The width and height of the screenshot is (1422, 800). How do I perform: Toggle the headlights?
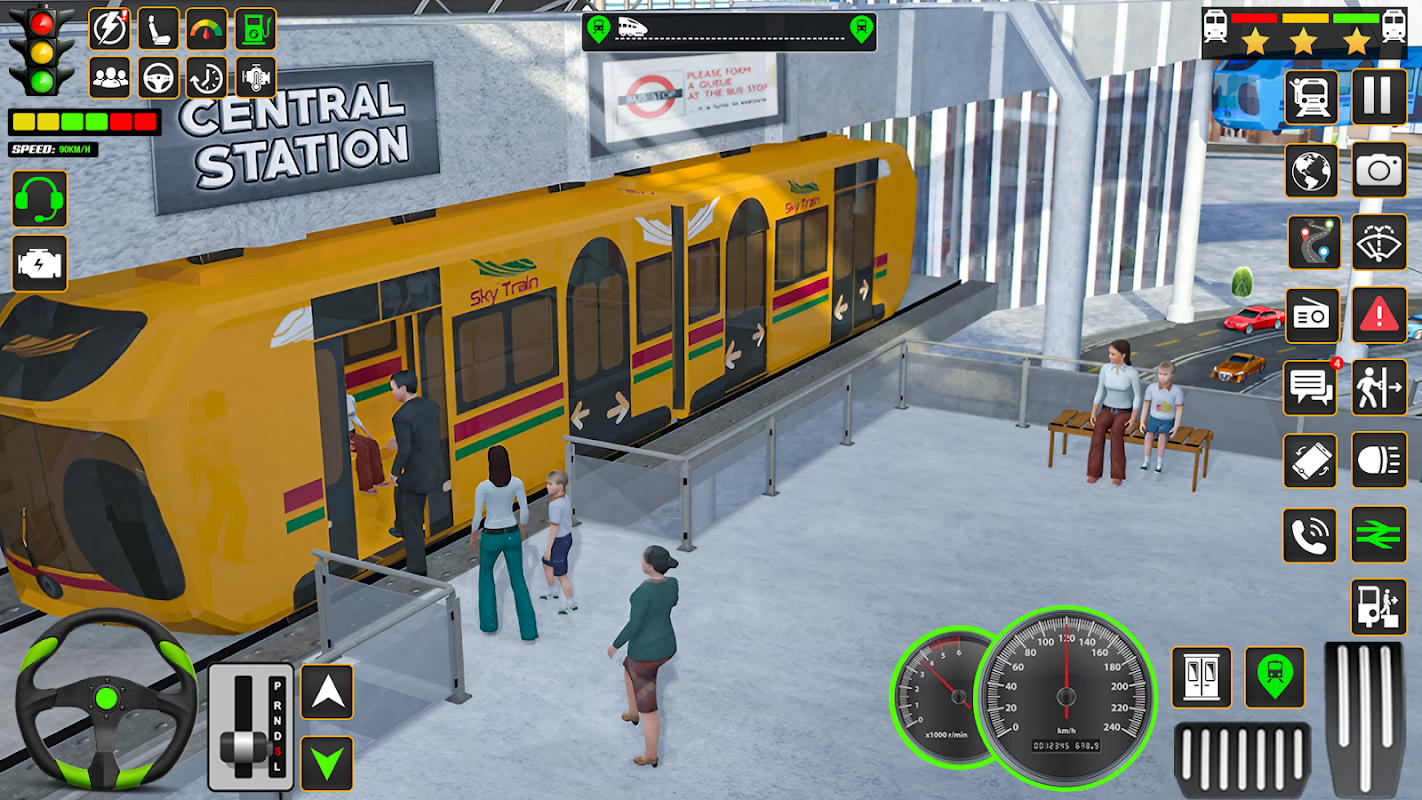pyautogui.click(x=1379, y=460)
